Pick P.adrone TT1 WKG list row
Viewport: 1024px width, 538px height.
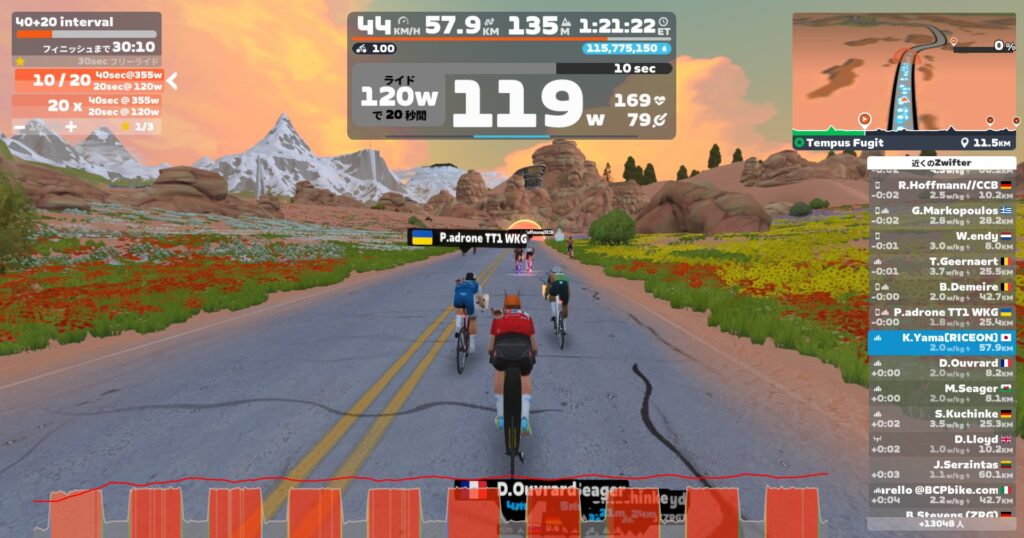coord(941,317)
